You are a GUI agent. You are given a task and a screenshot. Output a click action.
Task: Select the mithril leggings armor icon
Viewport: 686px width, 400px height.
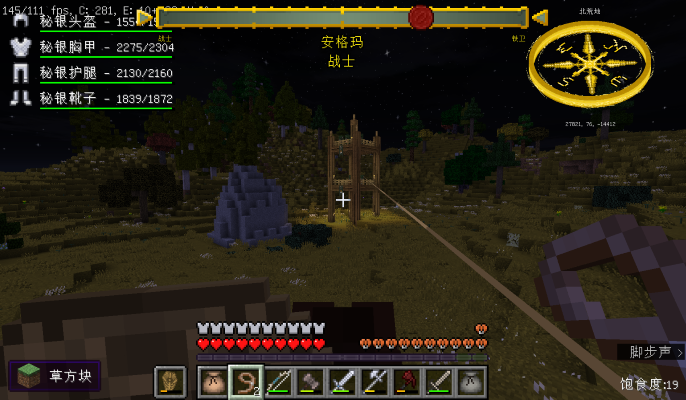[x=20, y=73]
